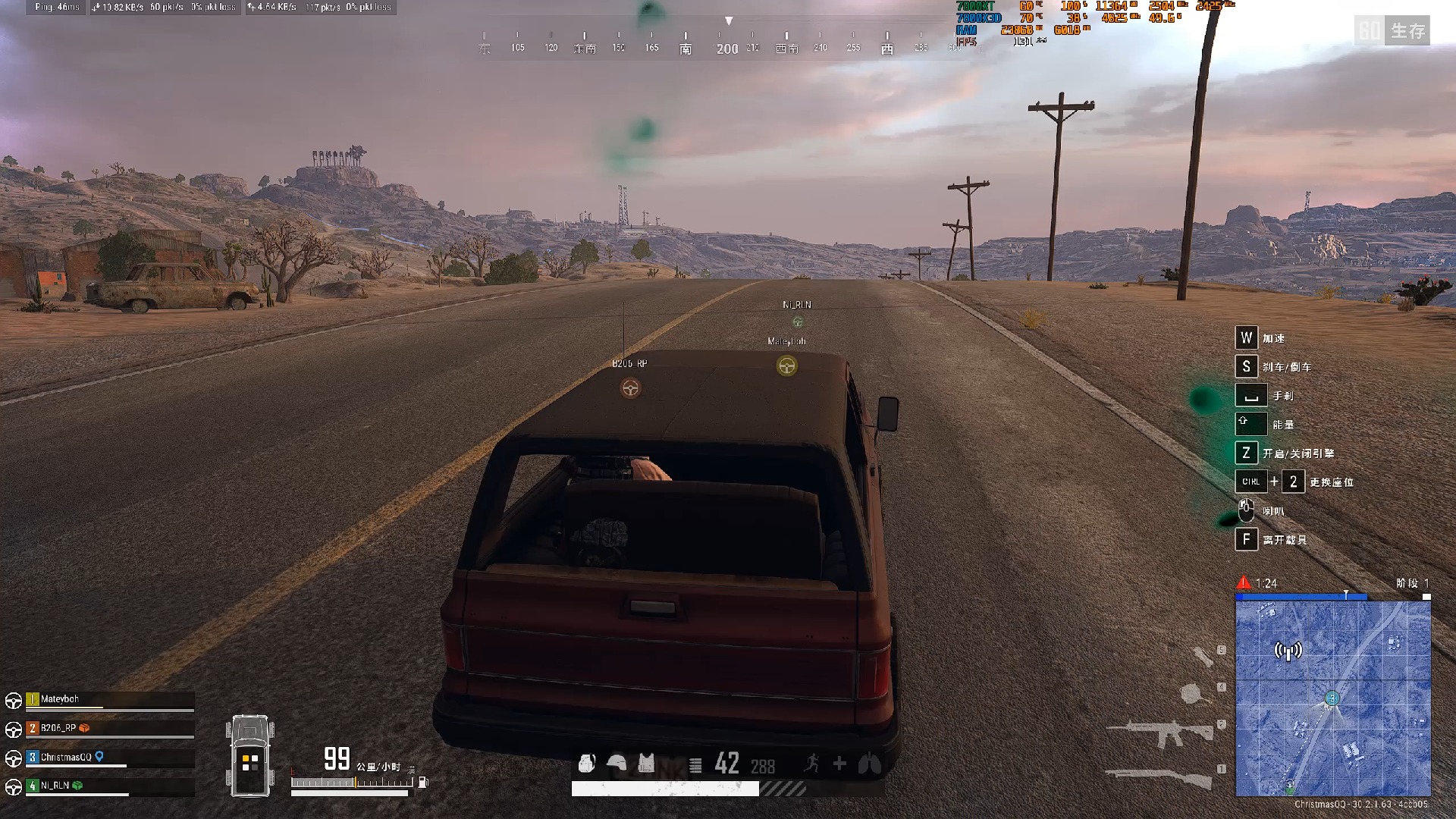Click the radio tower marker on minimap

(x=1288, y=651)
